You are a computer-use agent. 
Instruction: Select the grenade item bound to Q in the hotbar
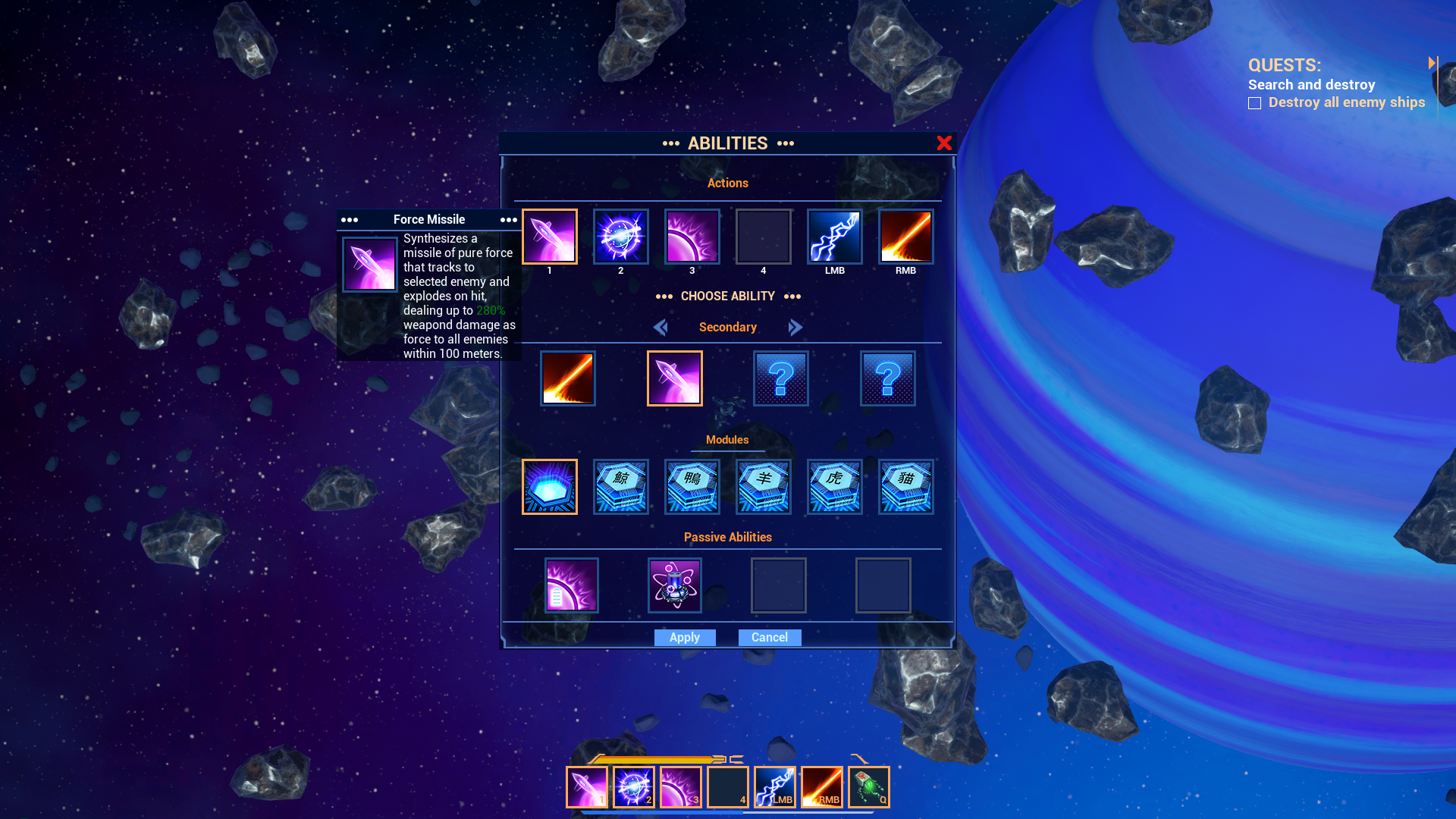[868, 786]
